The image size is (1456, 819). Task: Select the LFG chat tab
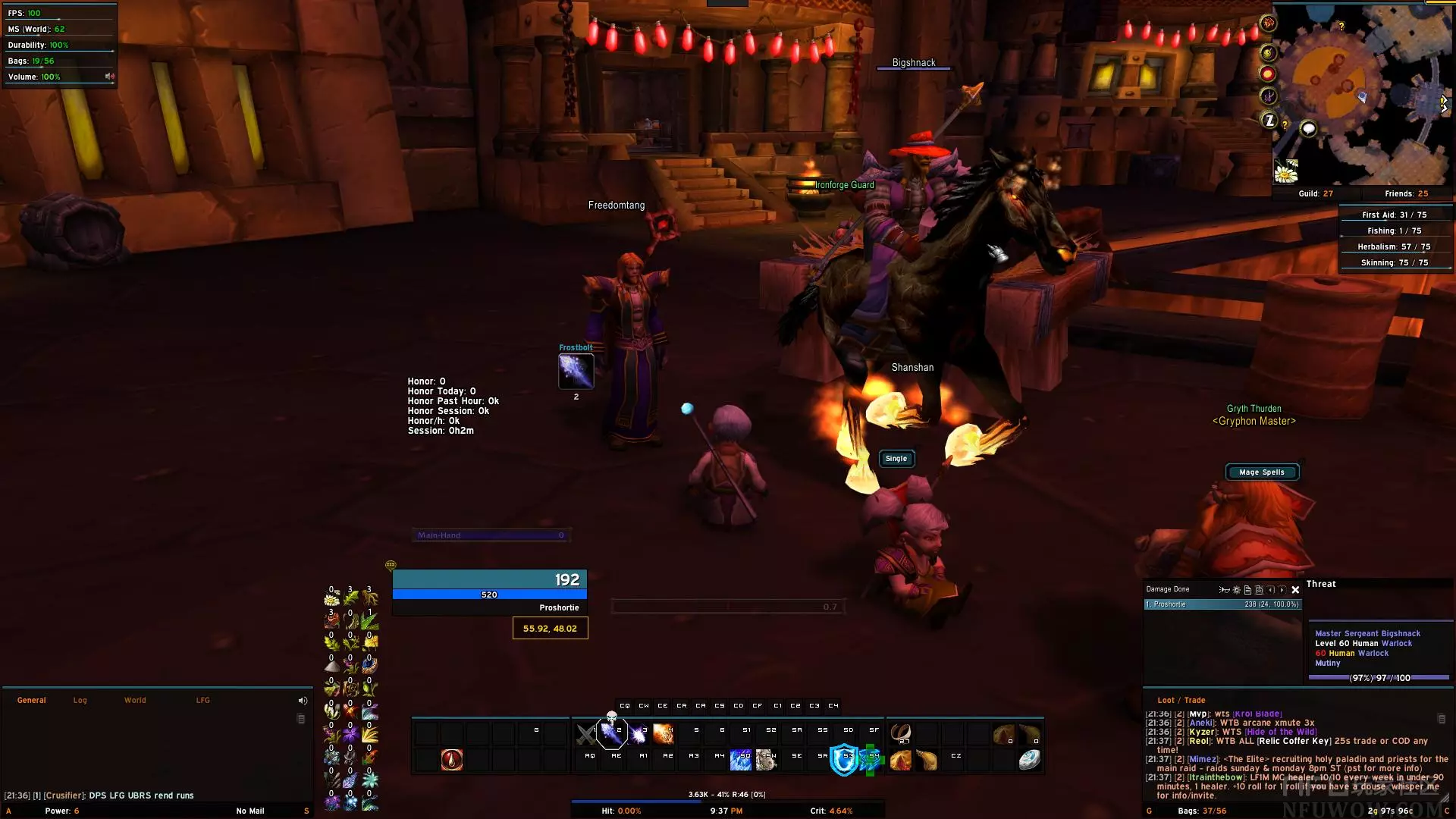pos(202,700)
